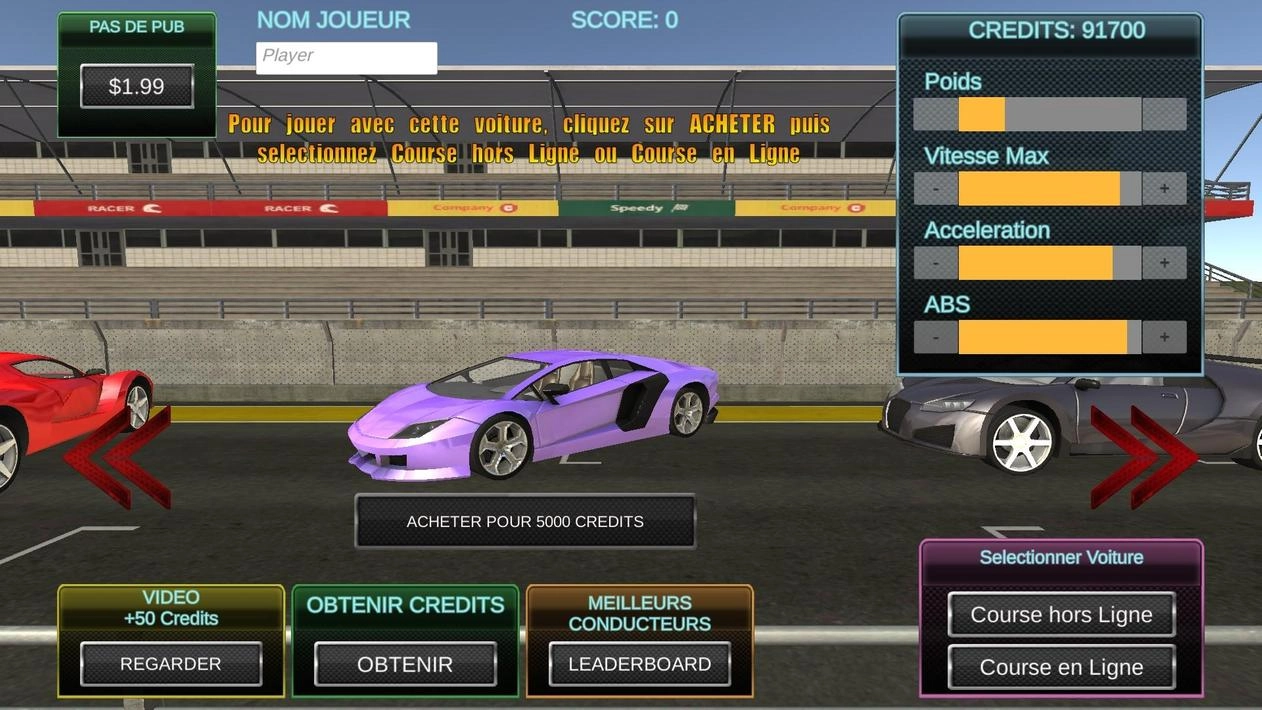Buy the purple car for 5000 credits

[525, 521]
